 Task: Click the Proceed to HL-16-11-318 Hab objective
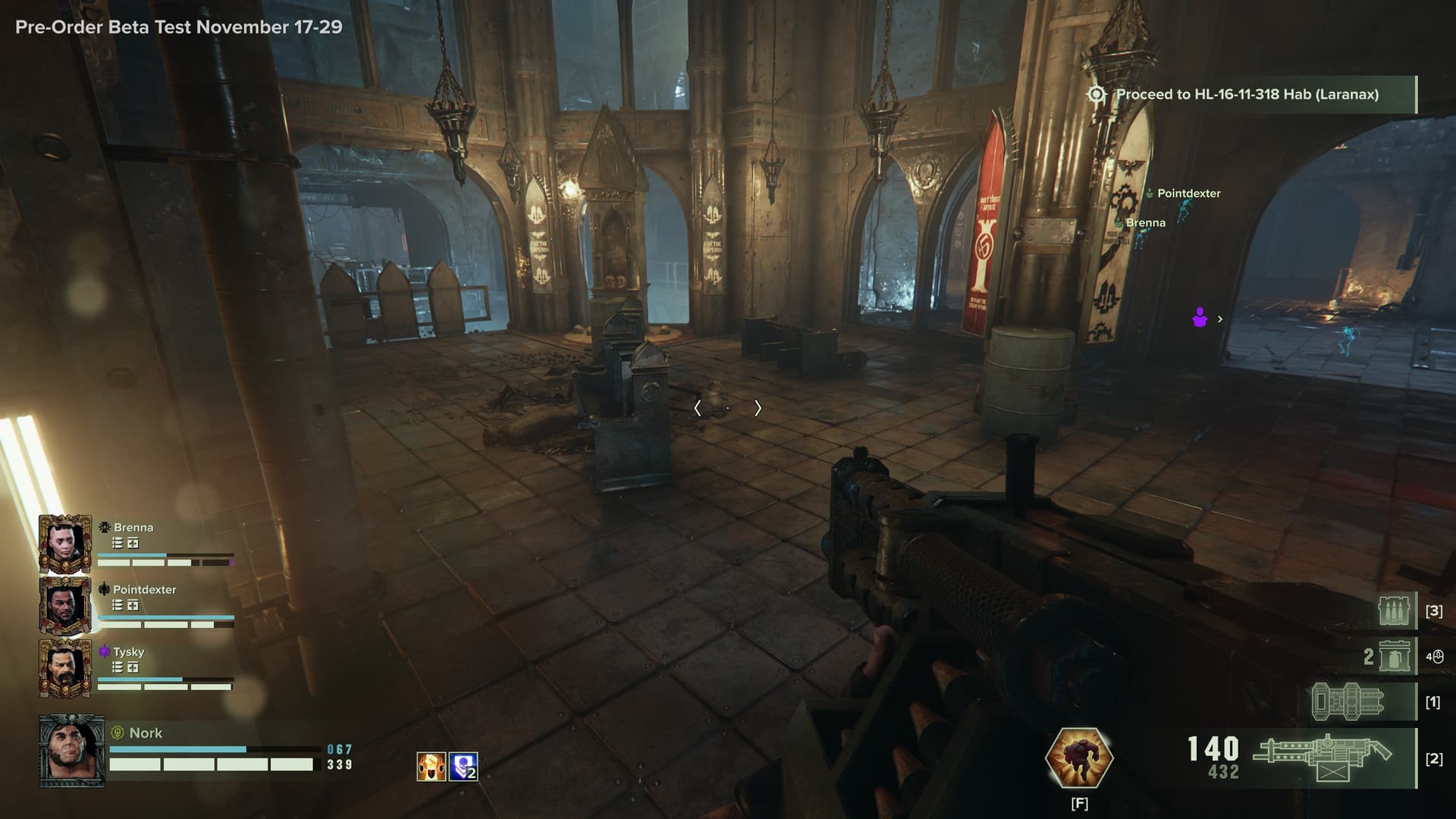(x=1247, y=95)
